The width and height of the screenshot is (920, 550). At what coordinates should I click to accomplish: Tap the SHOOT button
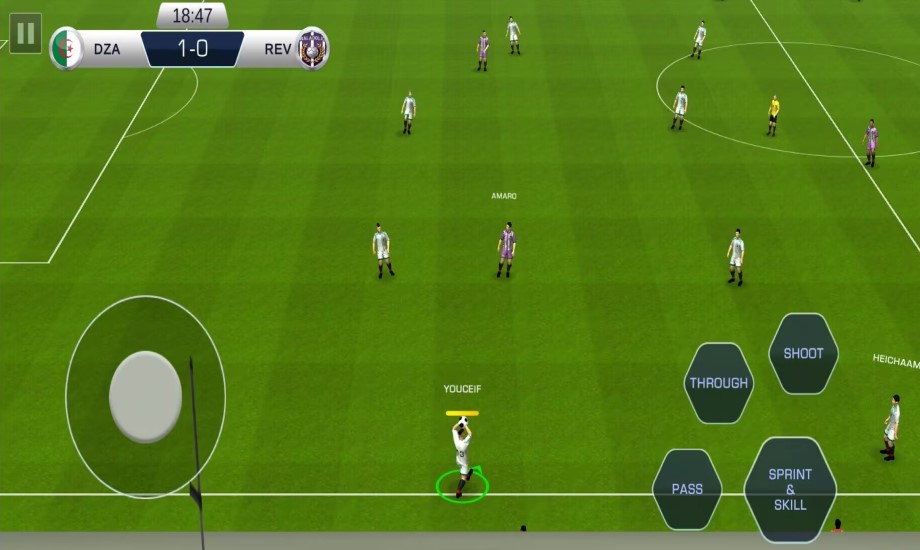(803, 353)
